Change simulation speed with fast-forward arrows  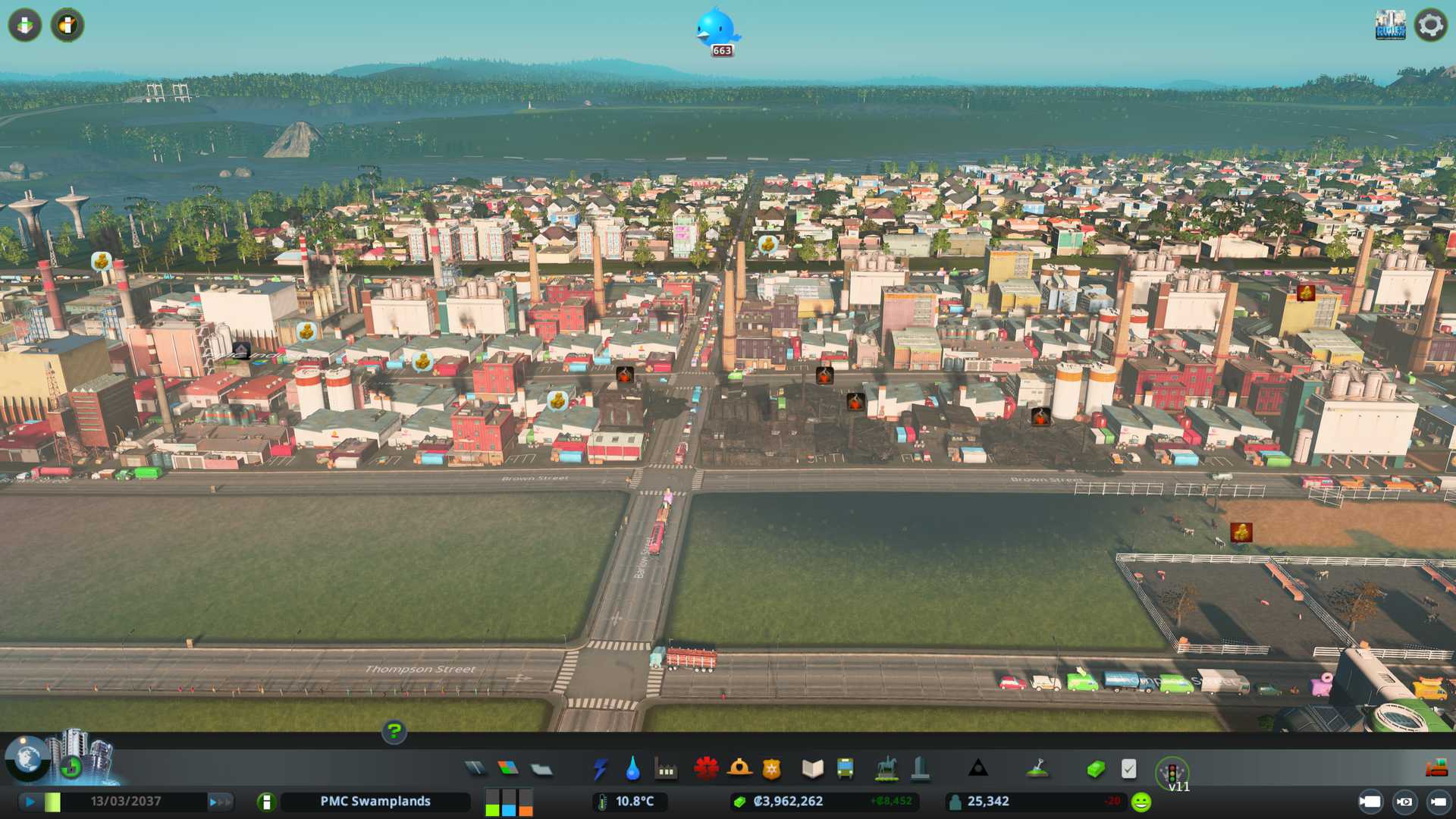(220, 802)
